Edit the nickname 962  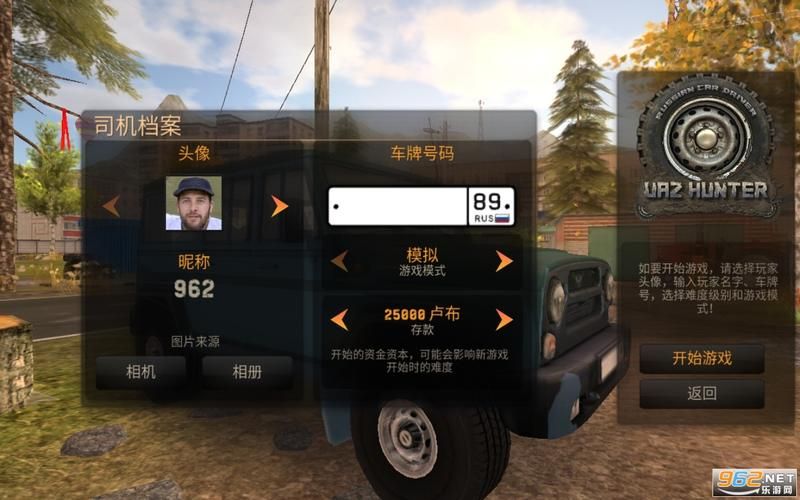click(x=194, y=289)
